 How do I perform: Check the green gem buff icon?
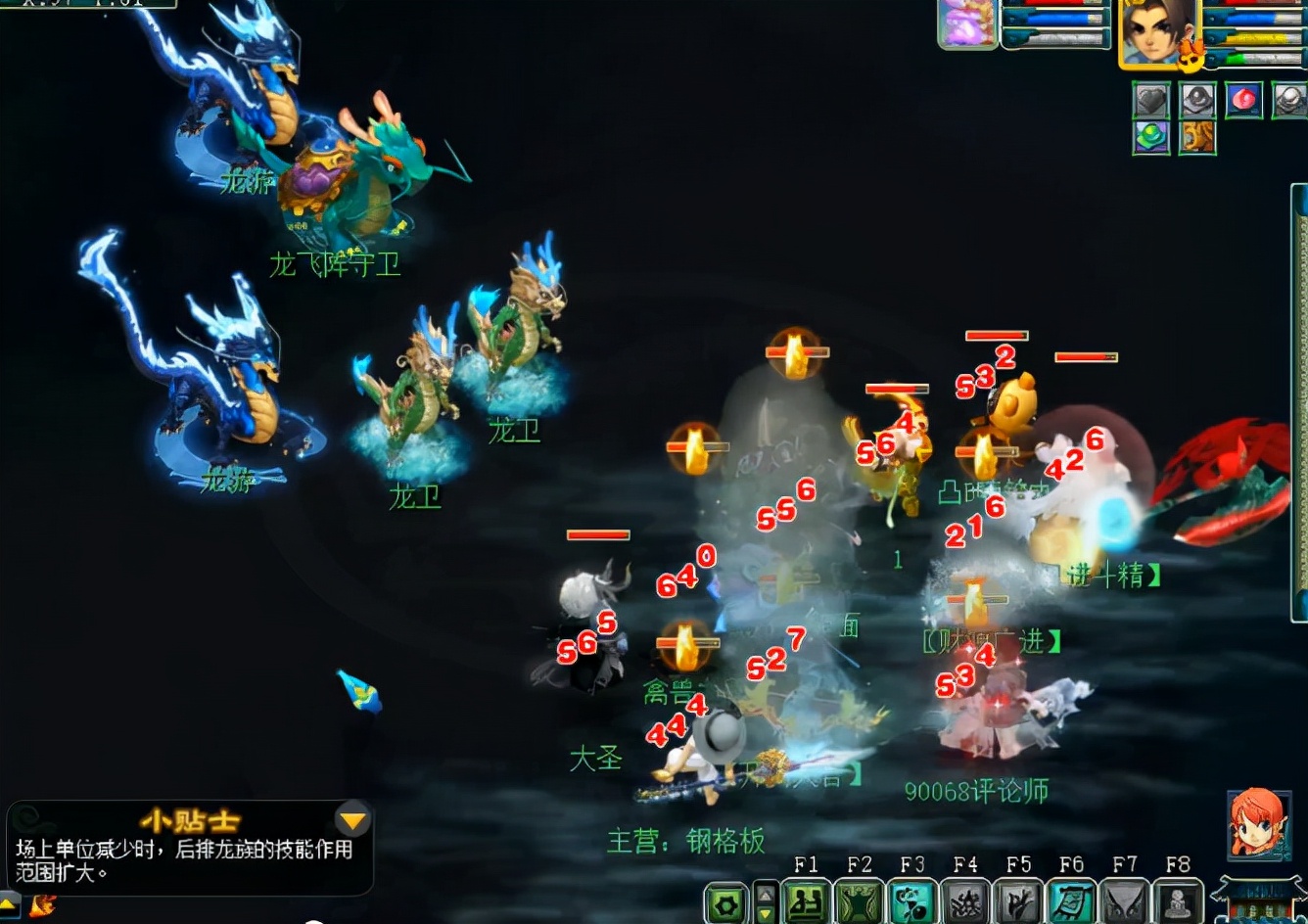click(1151, 137)
